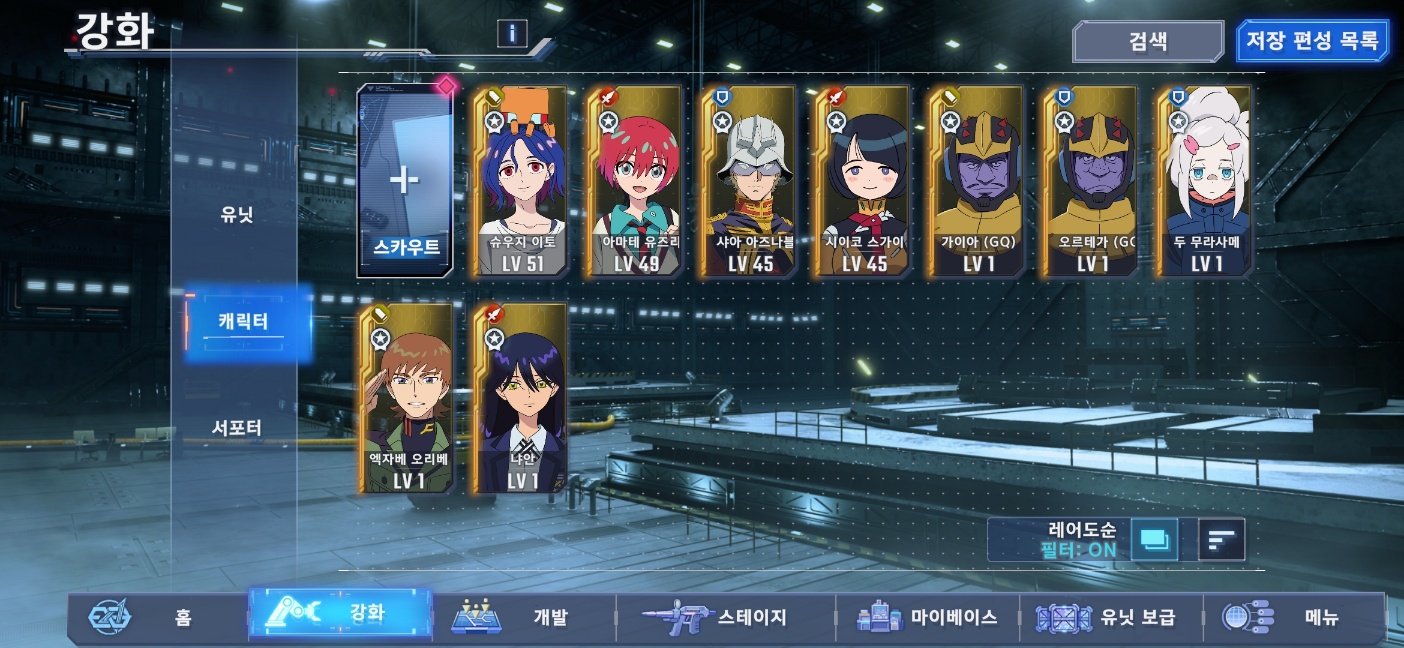
Task: Select the 두 무라사메 character card
Action: (1202, 181)
